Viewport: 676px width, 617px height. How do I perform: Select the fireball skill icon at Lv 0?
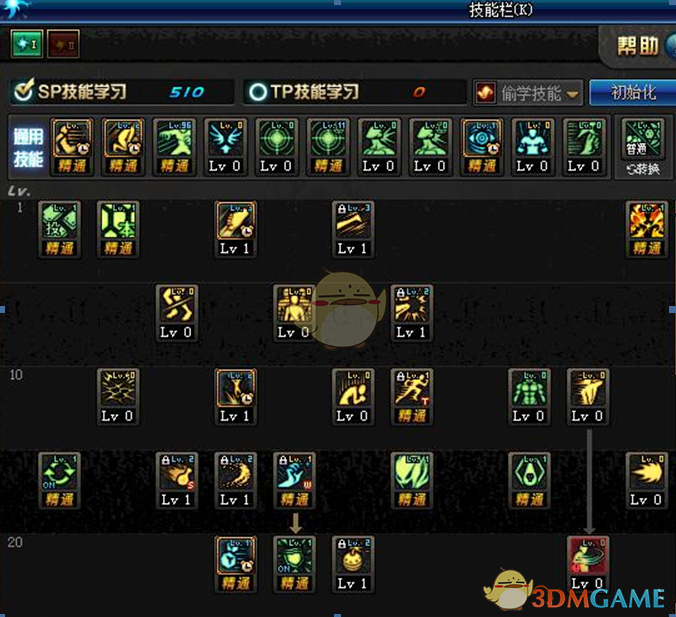[645, 471]
